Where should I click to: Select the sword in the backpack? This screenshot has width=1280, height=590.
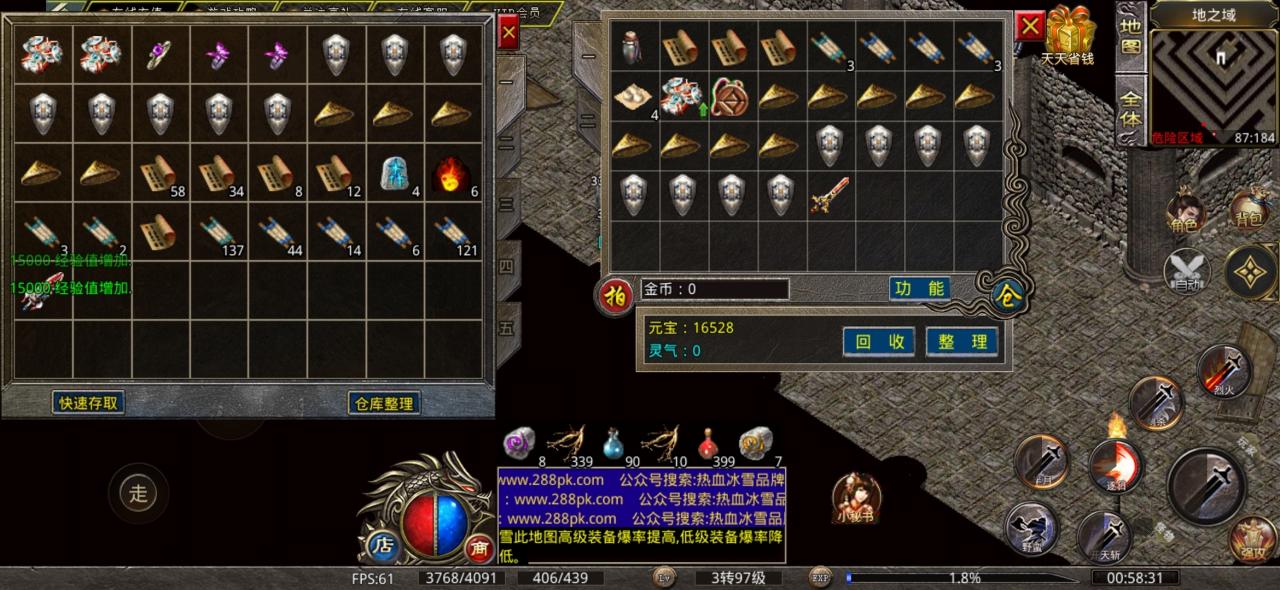[x=829, y=195]
